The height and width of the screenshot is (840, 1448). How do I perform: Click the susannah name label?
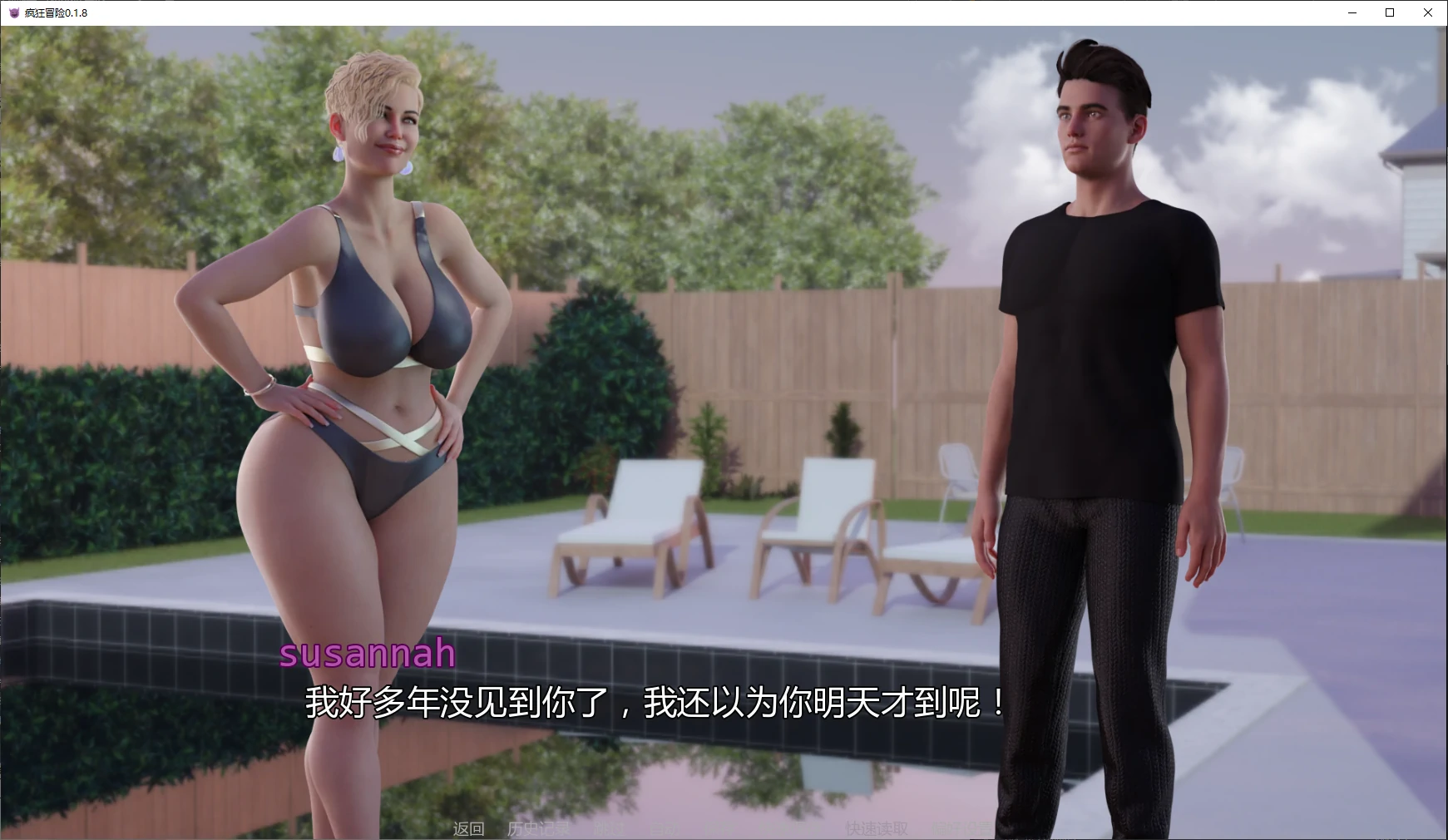click(368, 655)
